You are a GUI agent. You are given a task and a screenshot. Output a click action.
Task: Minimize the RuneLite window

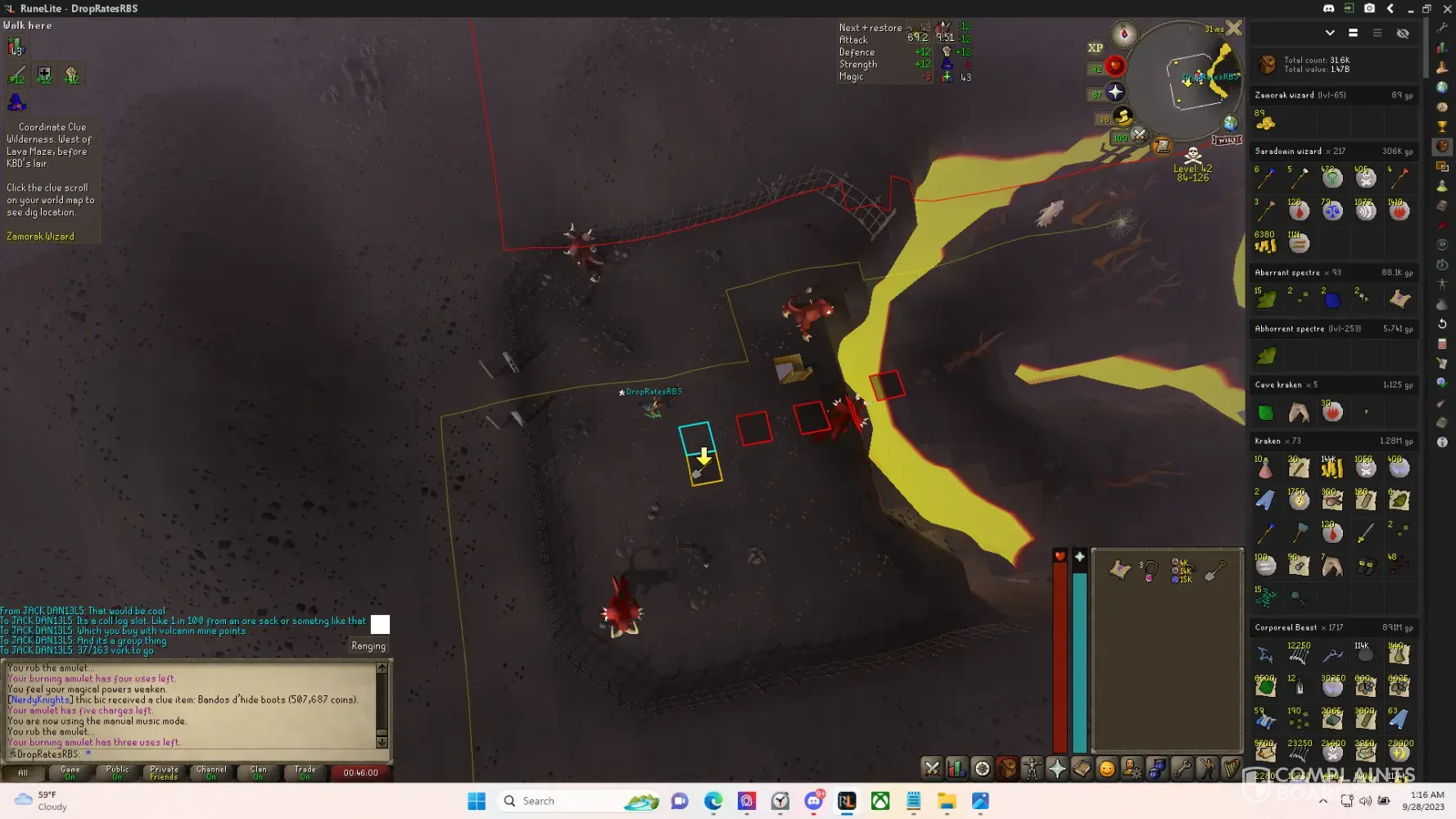[1409, 8]
